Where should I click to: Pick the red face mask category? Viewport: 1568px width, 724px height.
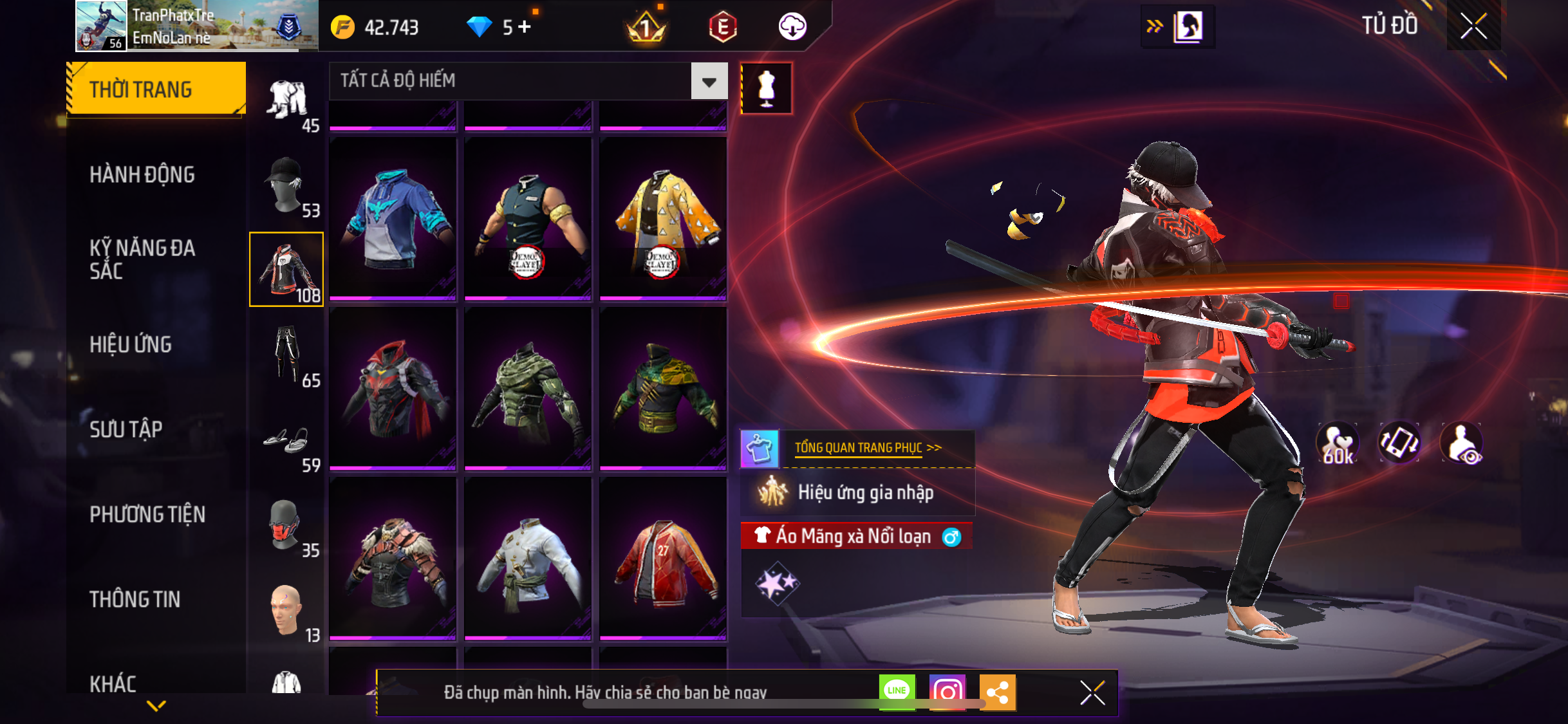click(x=286, y=526)
